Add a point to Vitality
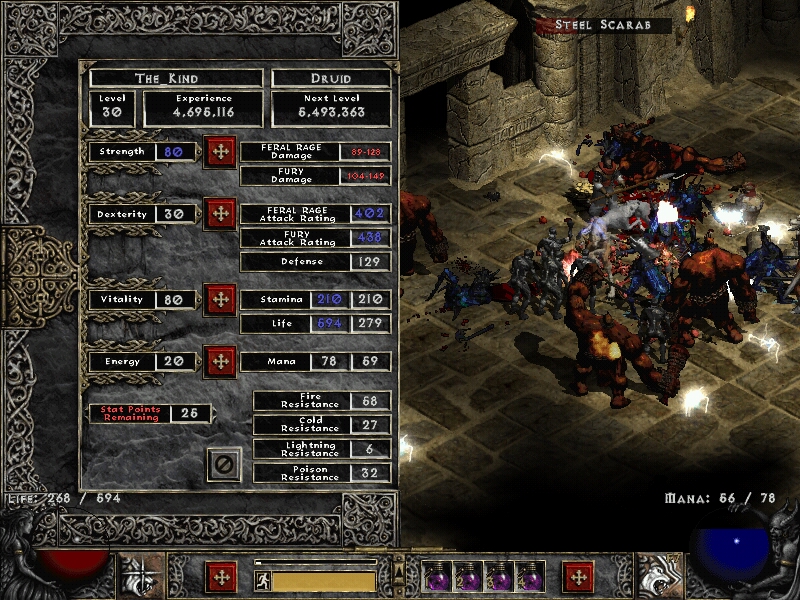The height and width of the screenshot is (600, 800). (219, 300)
